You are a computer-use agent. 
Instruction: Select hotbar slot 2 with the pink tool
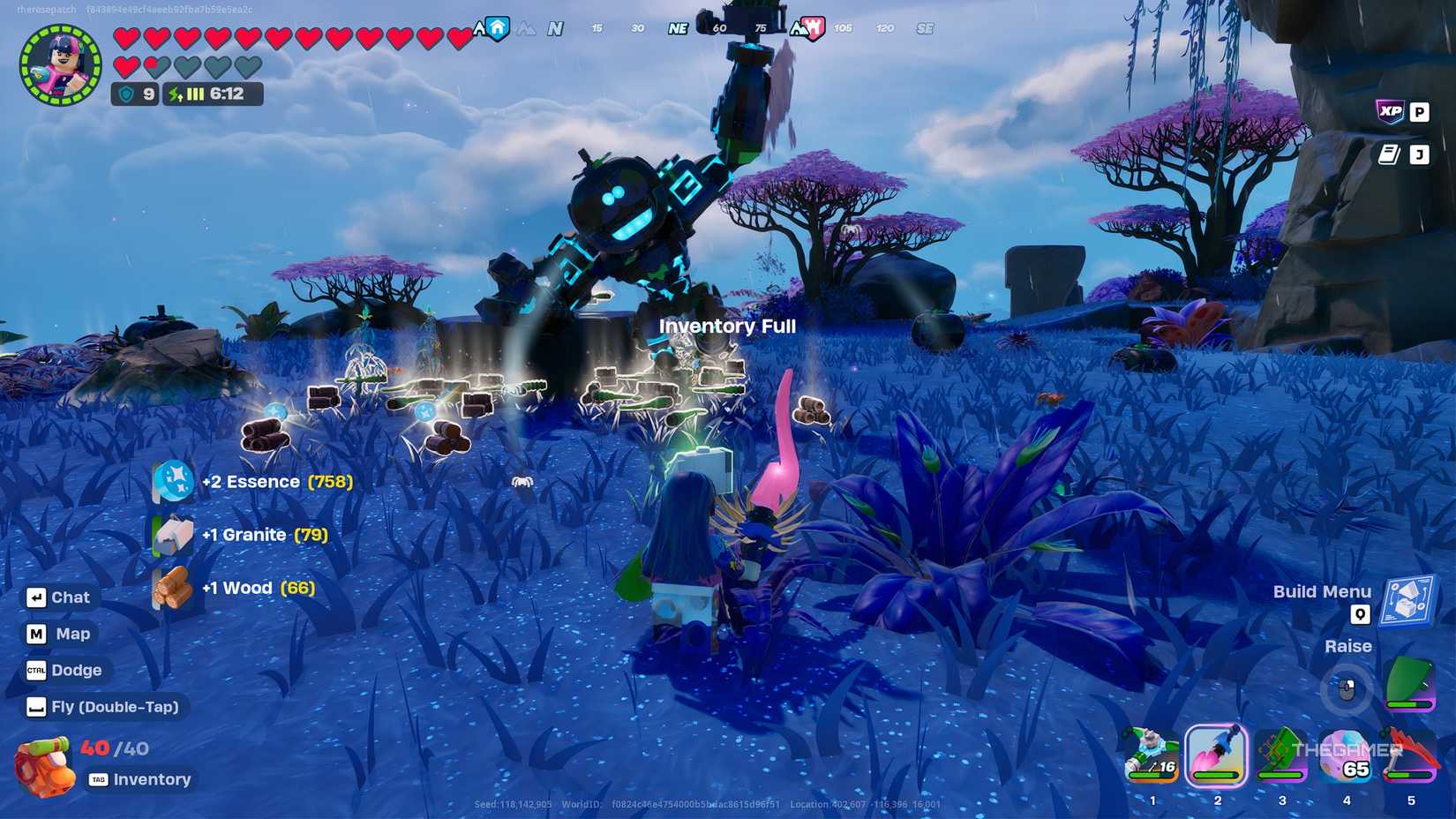1218,756
